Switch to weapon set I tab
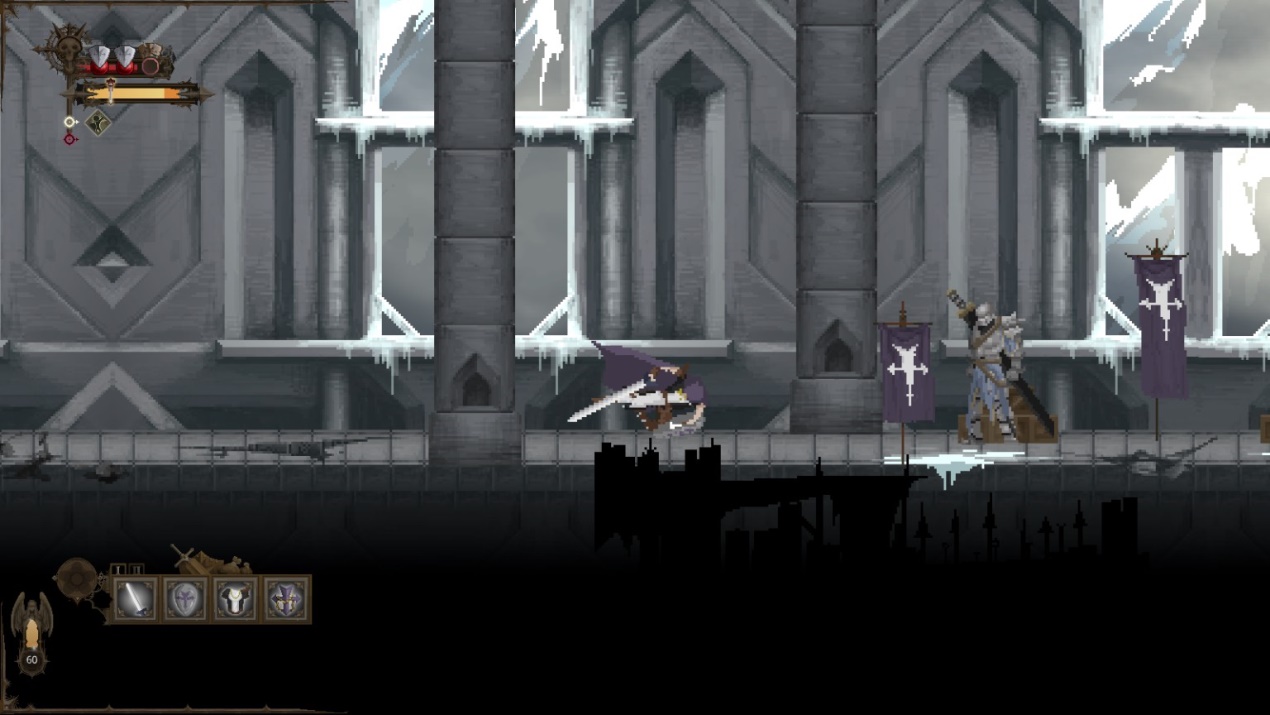The height and width of the screenshot is (715, 1270). [119, 569]
